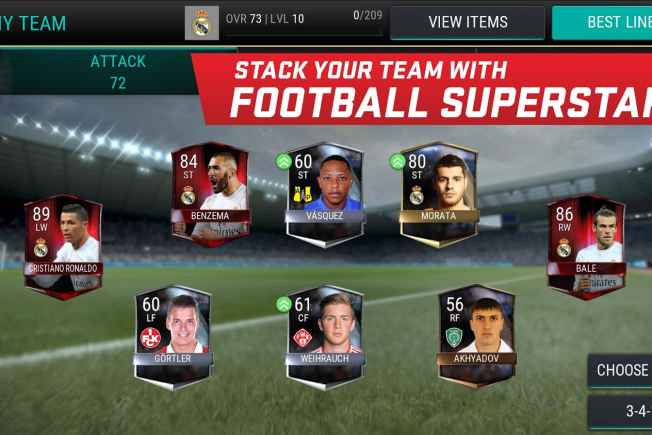Open the Choose formation button

[621, 370]
